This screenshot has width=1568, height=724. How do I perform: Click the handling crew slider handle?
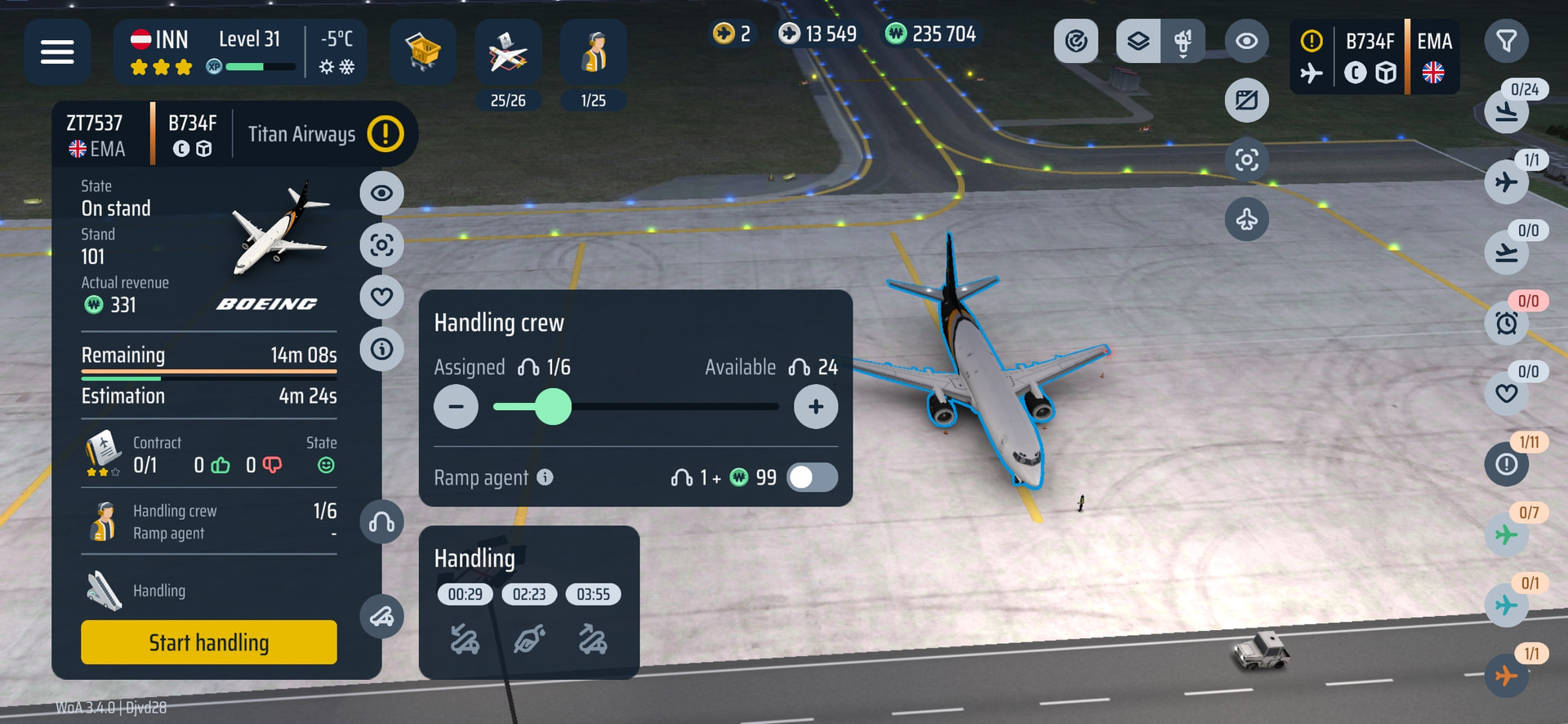[x=553, y=407]
